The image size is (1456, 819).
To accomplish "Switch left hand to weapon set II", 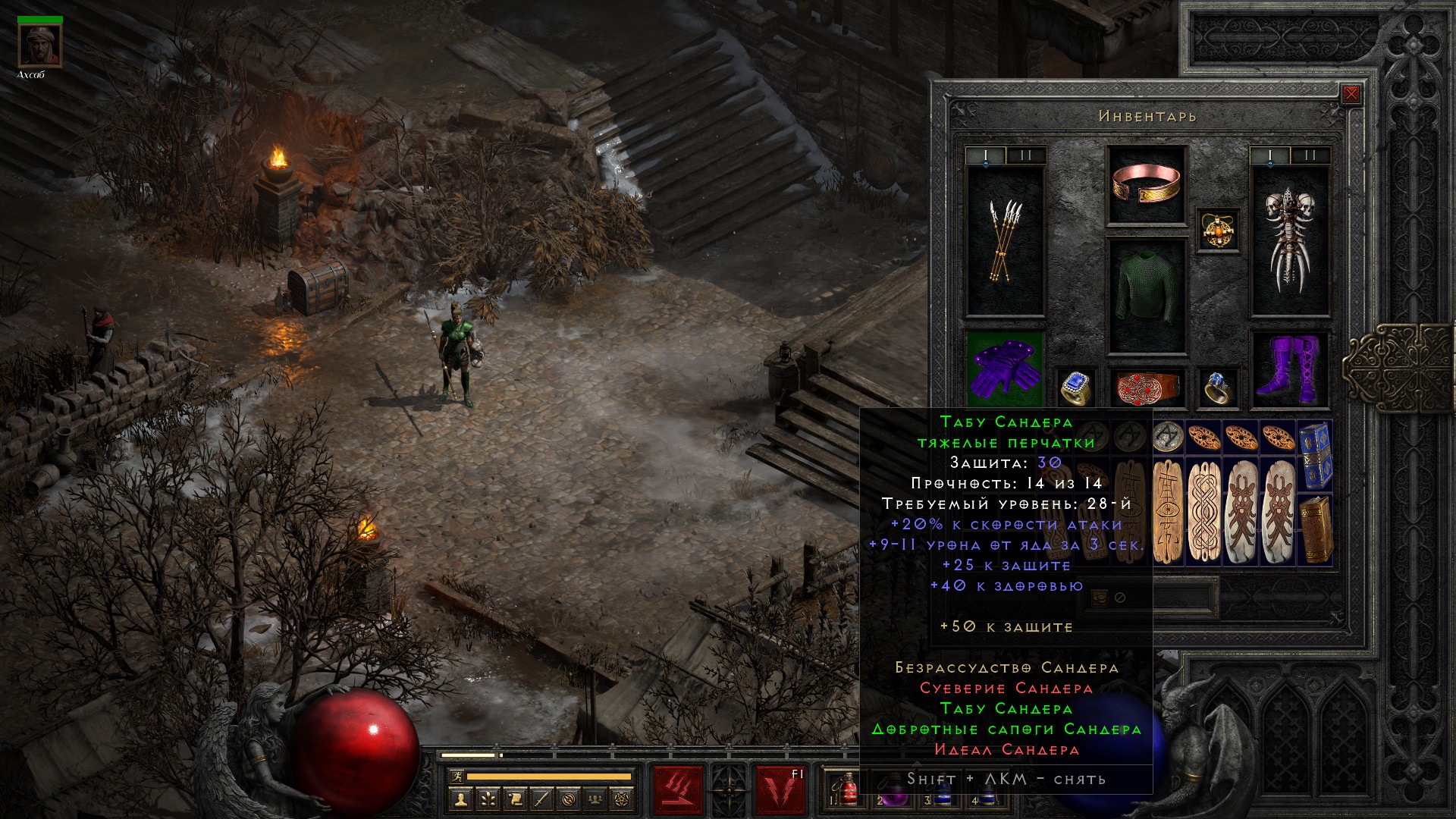I will [x=1026, y=155].
